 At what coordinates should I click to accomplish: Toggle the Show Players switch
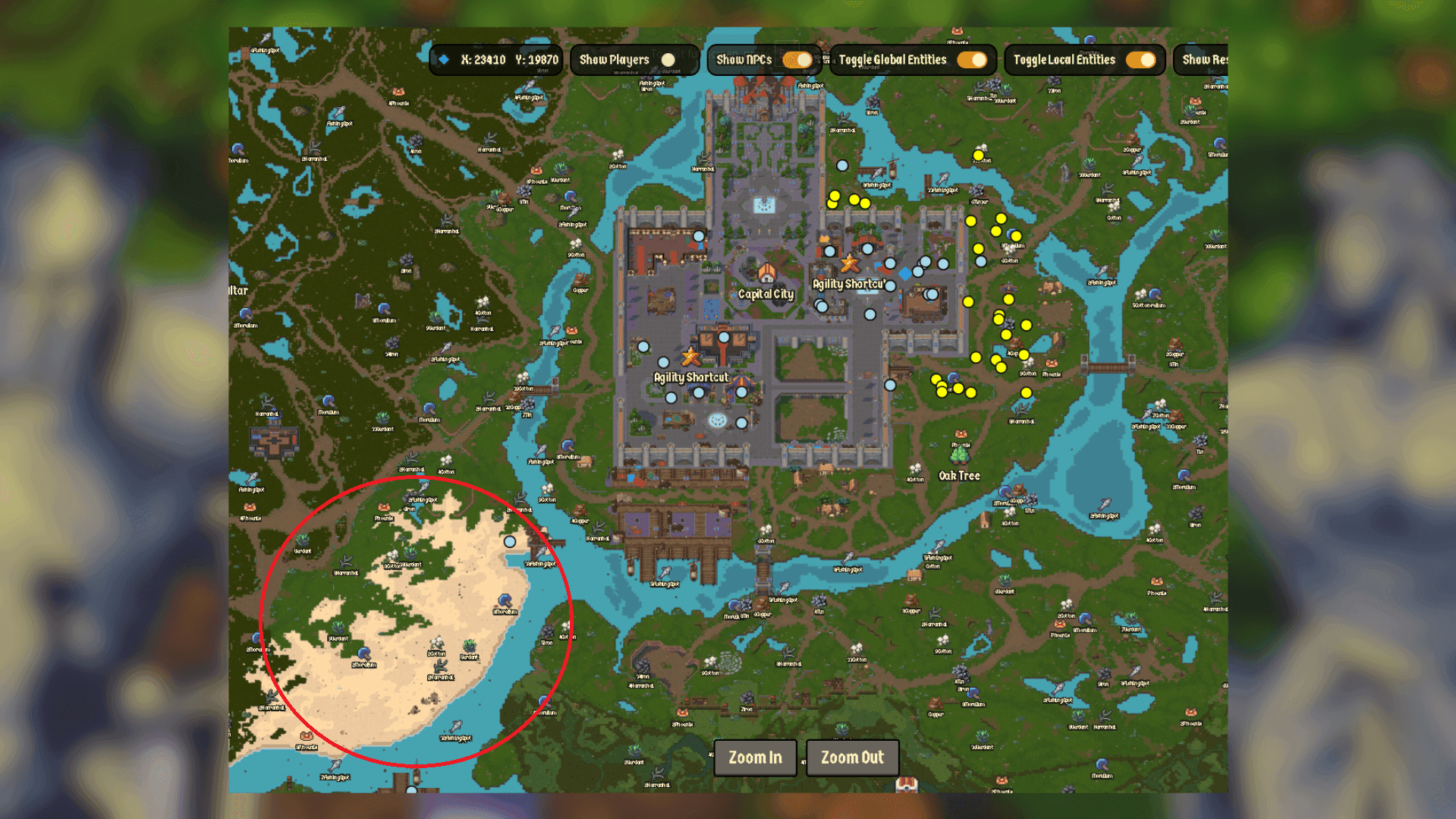point(668,60)
